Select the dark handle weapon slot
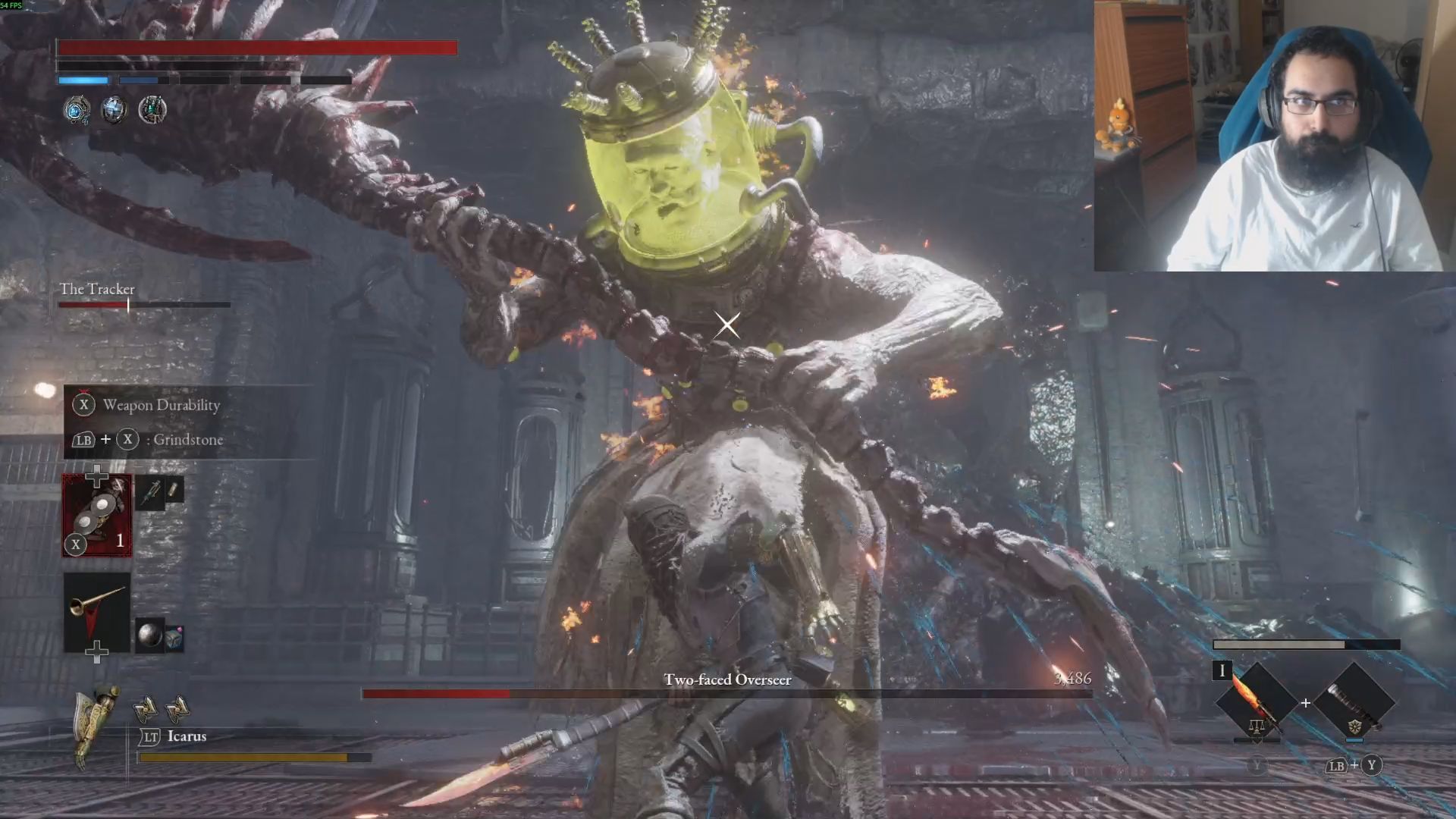Viewport: 1456px width, 819px height. click(1354, 703)
